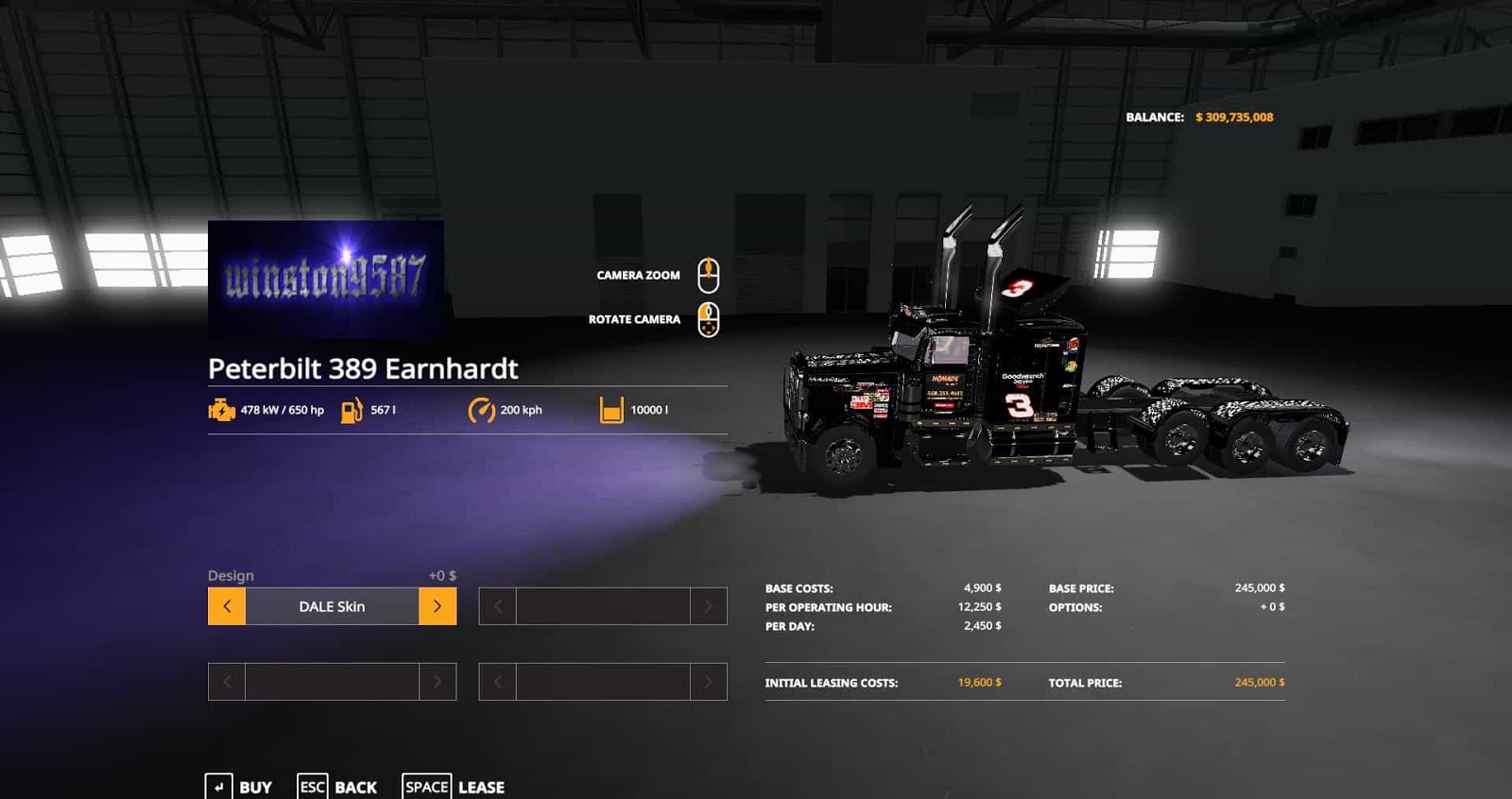Choose LEASE to lease the Peterbilt
Viewport: 1512px width, 799px height.
481,786
